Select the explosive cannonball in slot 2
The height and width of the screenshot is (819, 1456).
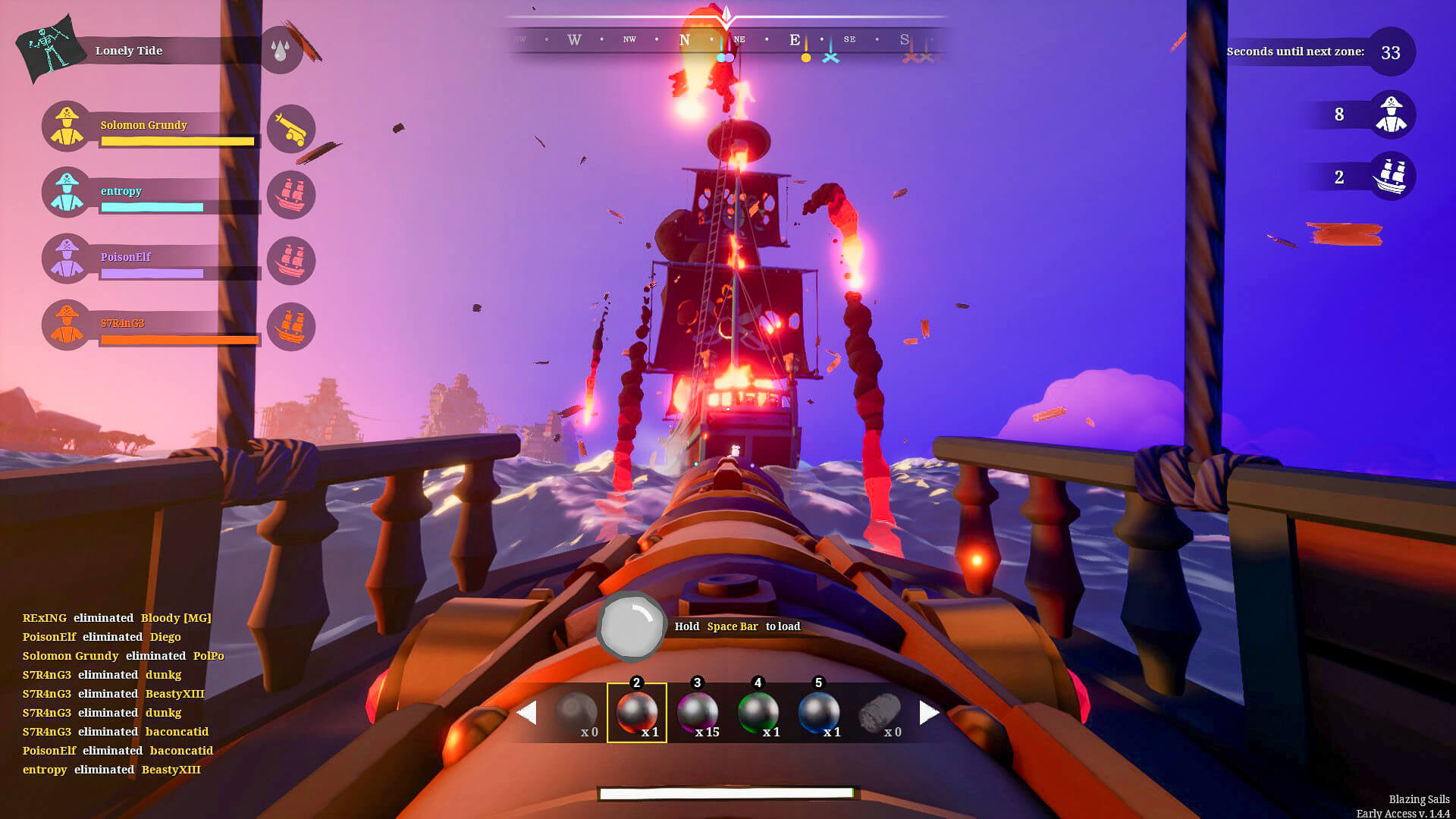click(x=635, y=711)
